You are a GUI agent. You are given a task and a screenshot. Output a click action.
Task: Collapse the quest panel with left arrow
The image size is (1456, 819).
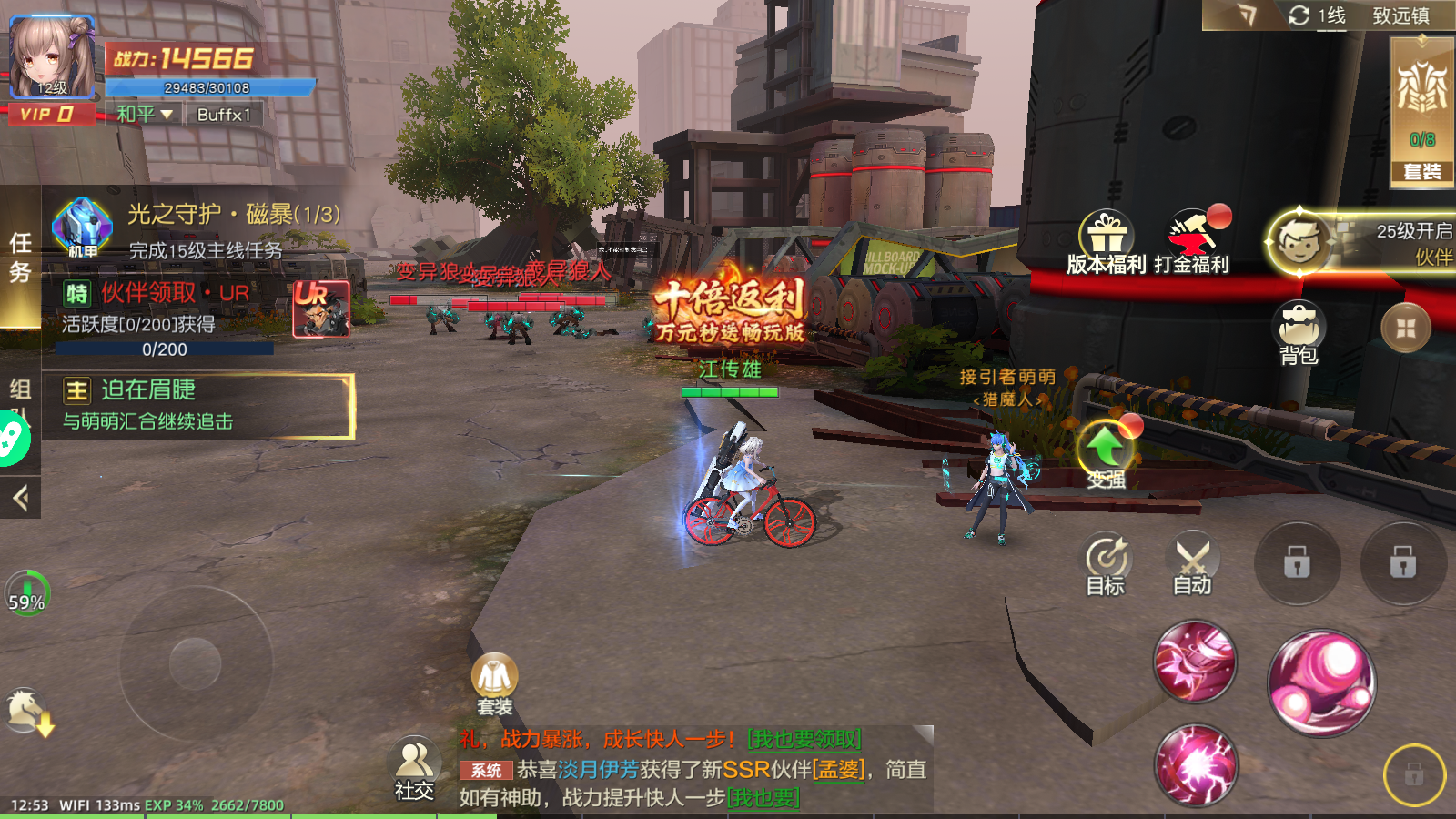[x=20, y=497]
